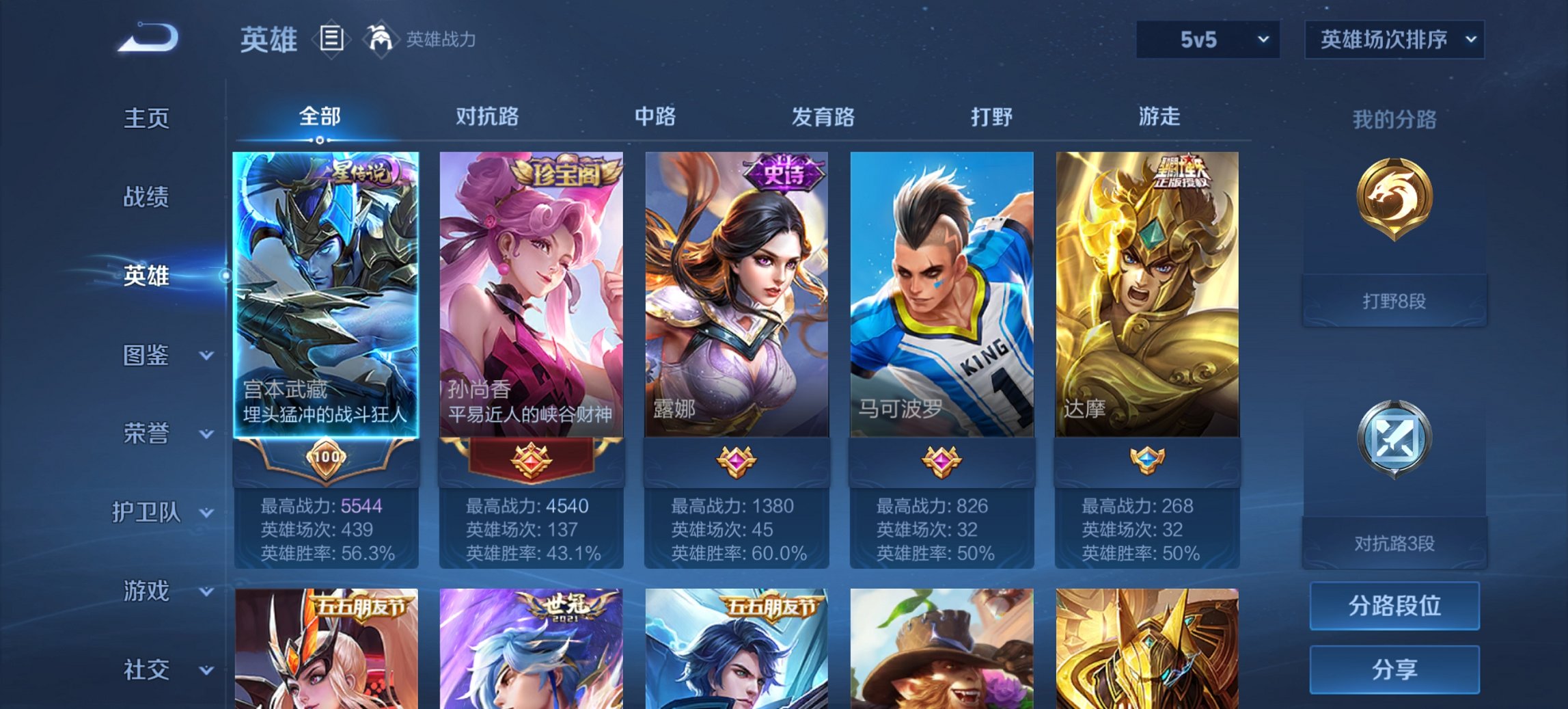Switch to the 打野 lane tab
1568x709 pixels.
click(x=989, y=118)
